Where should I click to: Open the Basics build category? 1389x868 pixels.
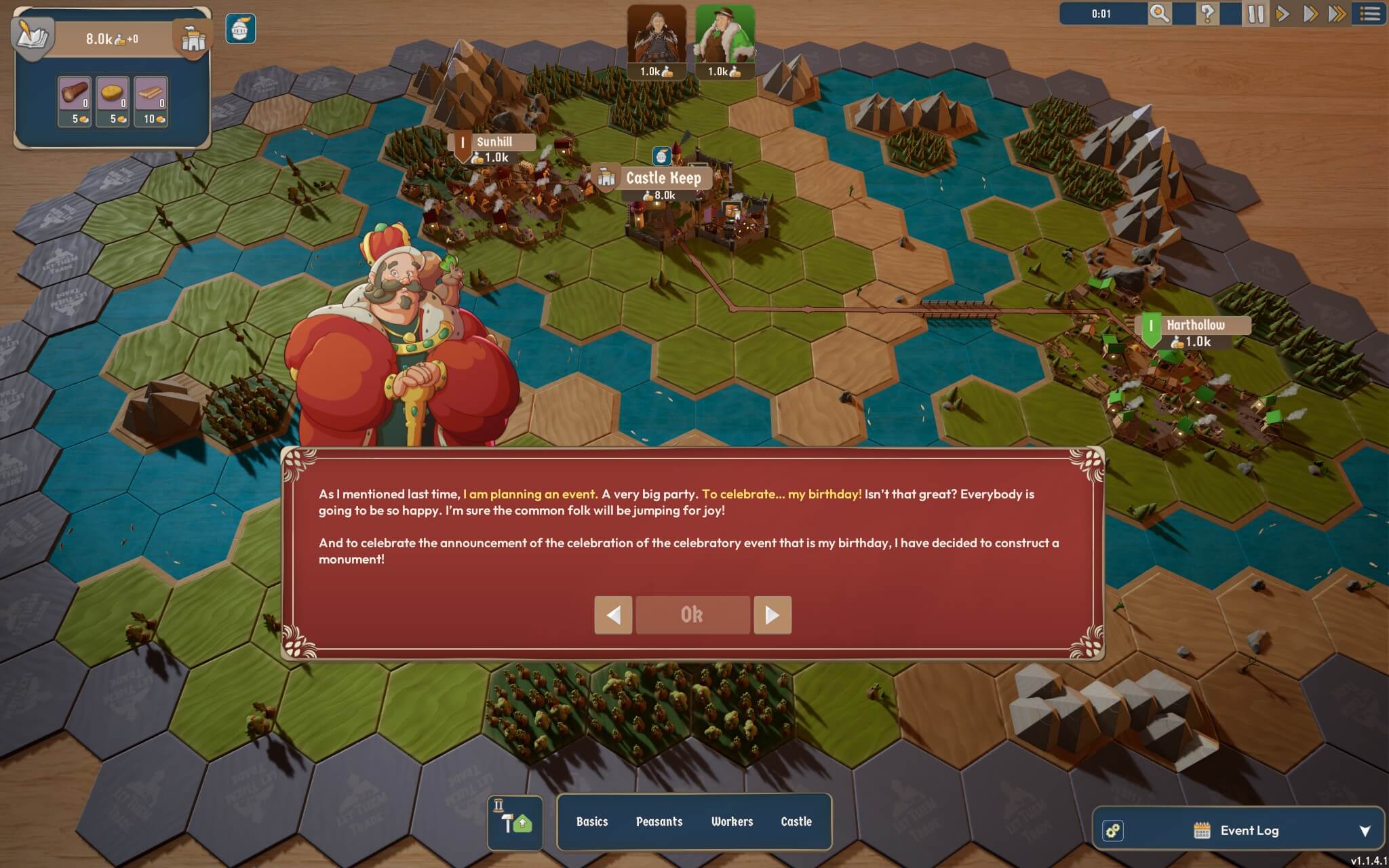[592, 821]
